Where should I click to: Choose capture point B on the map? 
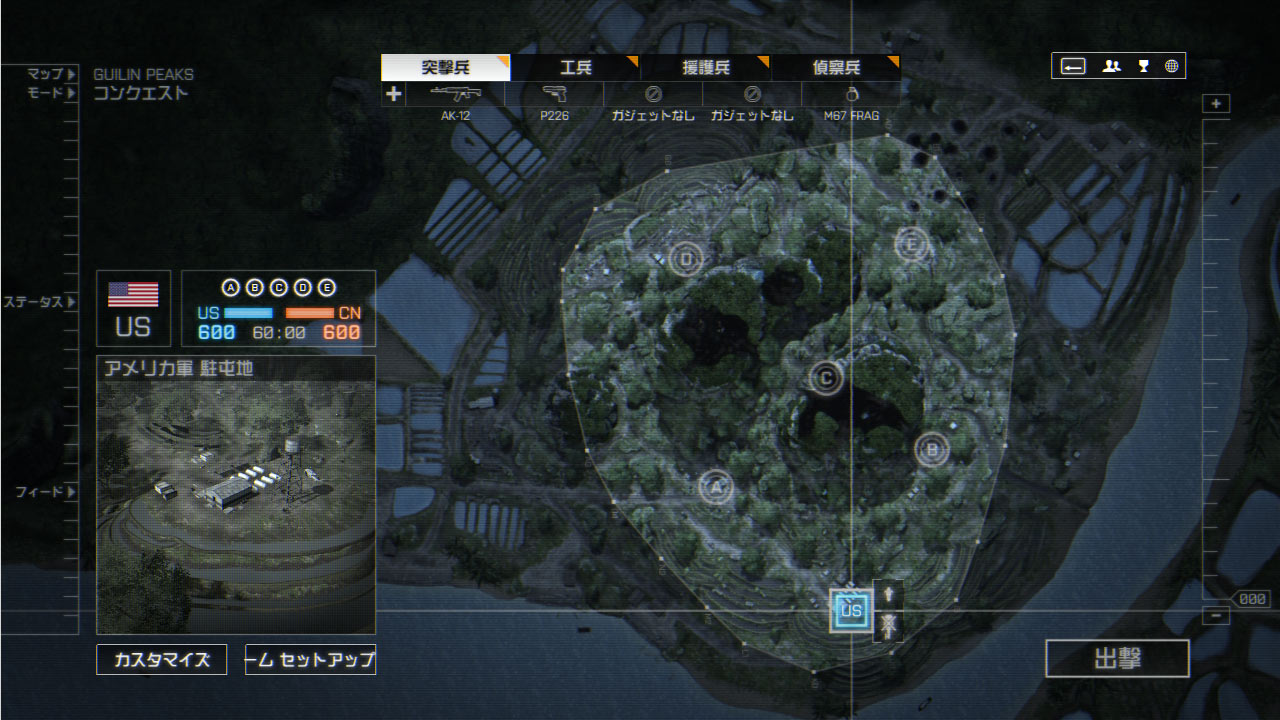click(932, 449)
